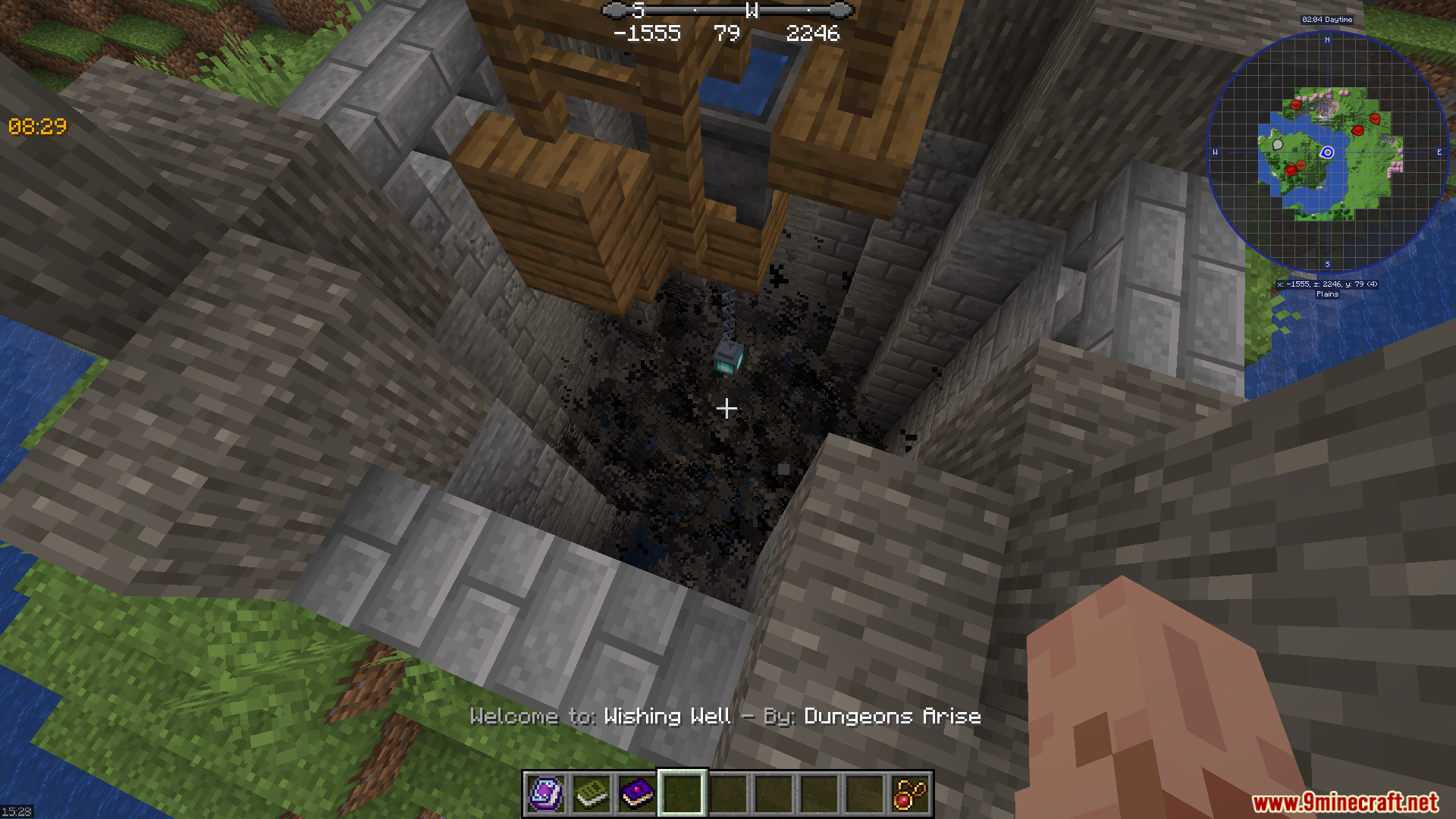This screenshot has height=819, width=1456.
Task: Click the compass bar at the top
Action: pyautogui.click(x=727, y=11)
